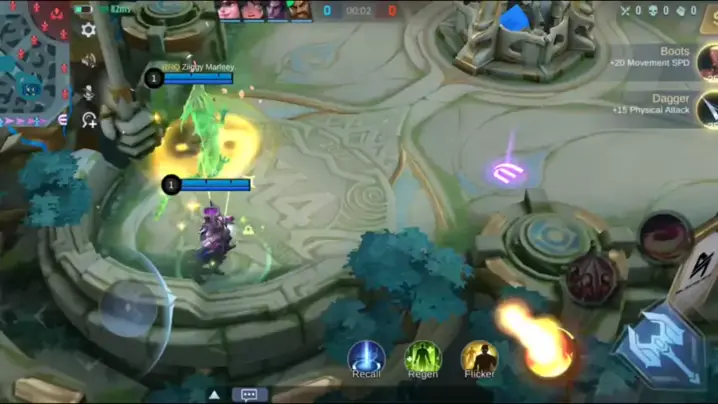Open the scoreboard from team portraits
Viewport: 718px width, 404px height.
point(265,10)
